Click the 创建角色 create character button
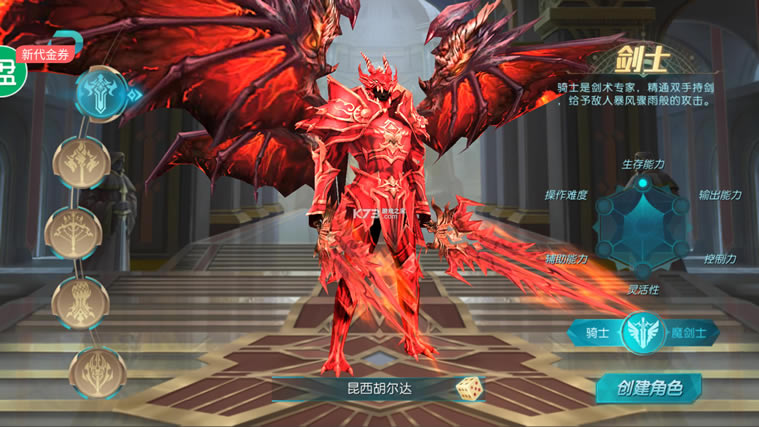Viewport: 759px width, 427px height. click(x=648, y=388)
